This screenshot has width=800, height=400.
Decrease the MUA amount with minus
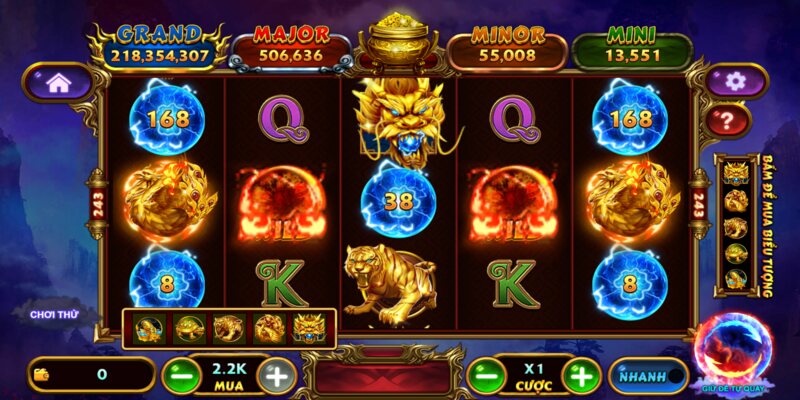pyautogui.click(x=176, y=376)
